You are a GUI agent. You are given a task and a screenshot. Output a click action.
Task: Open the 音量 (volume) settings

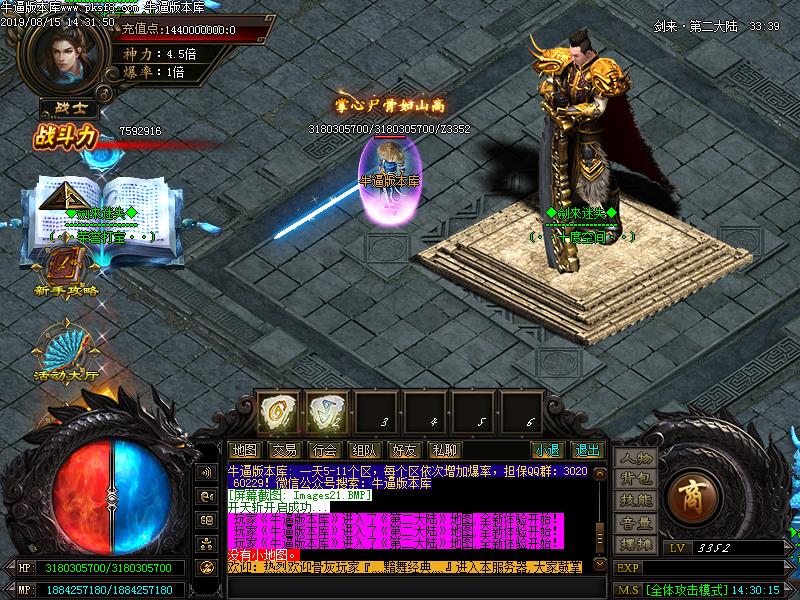point(635,522)
